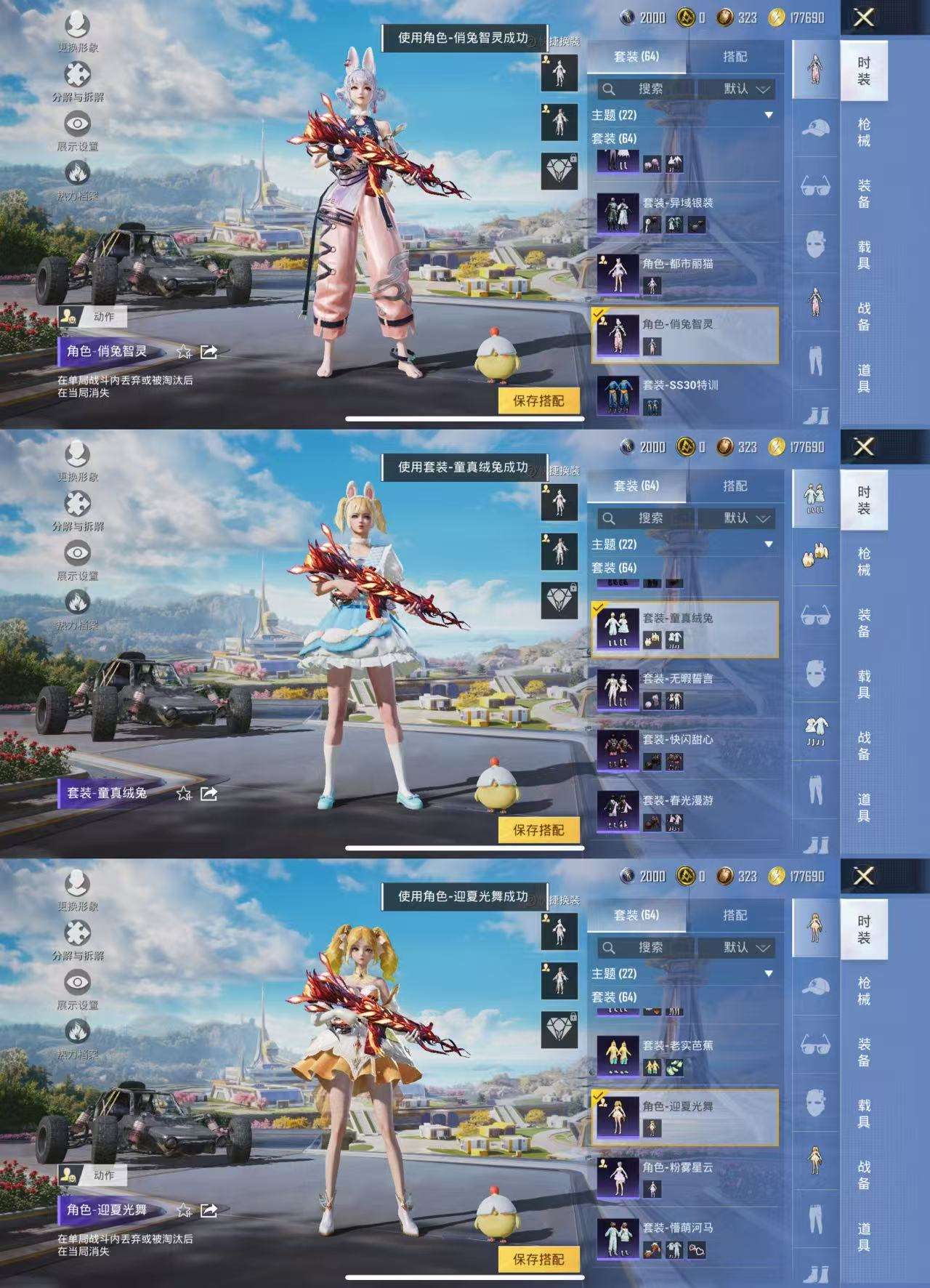
Task: Favorite 角色-俏兔智灵 with the star
Action: coord(184,351)
